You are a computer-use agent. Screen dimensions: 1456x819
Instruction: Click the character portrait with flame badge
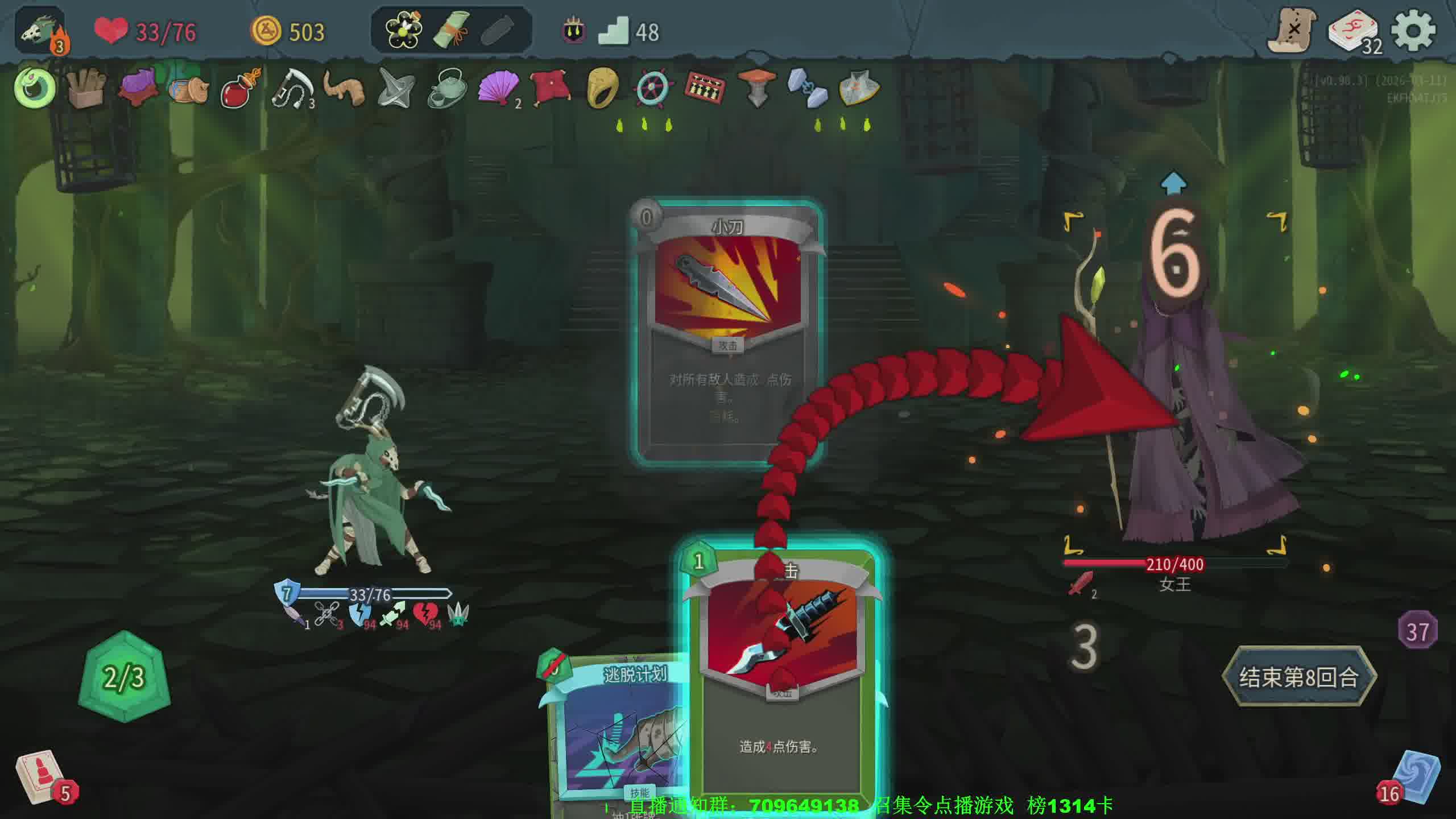tap(41, 32)
